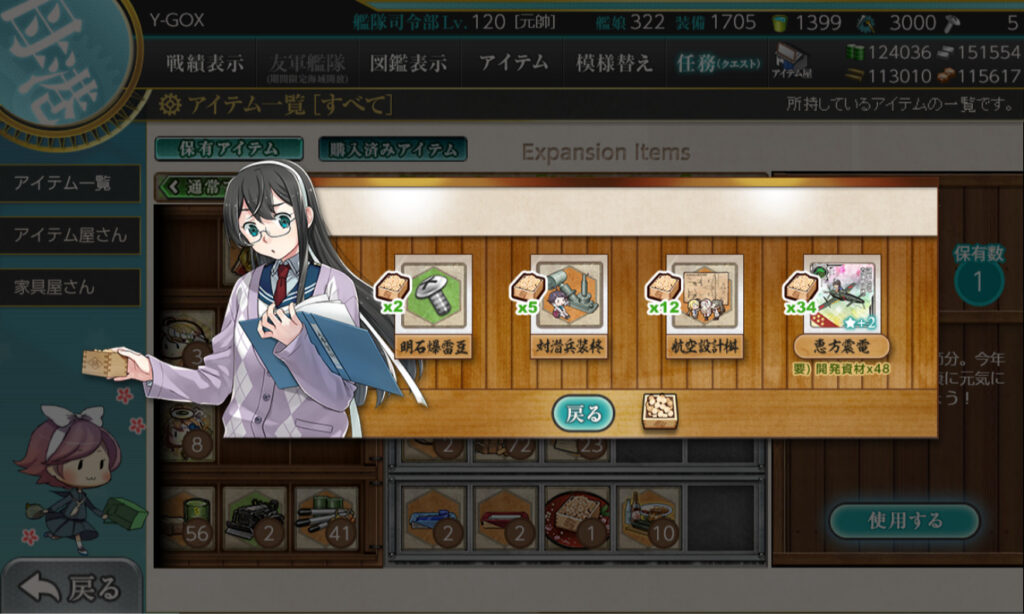Go to アイテム屋さん in the sidebar

coord(70,235)
